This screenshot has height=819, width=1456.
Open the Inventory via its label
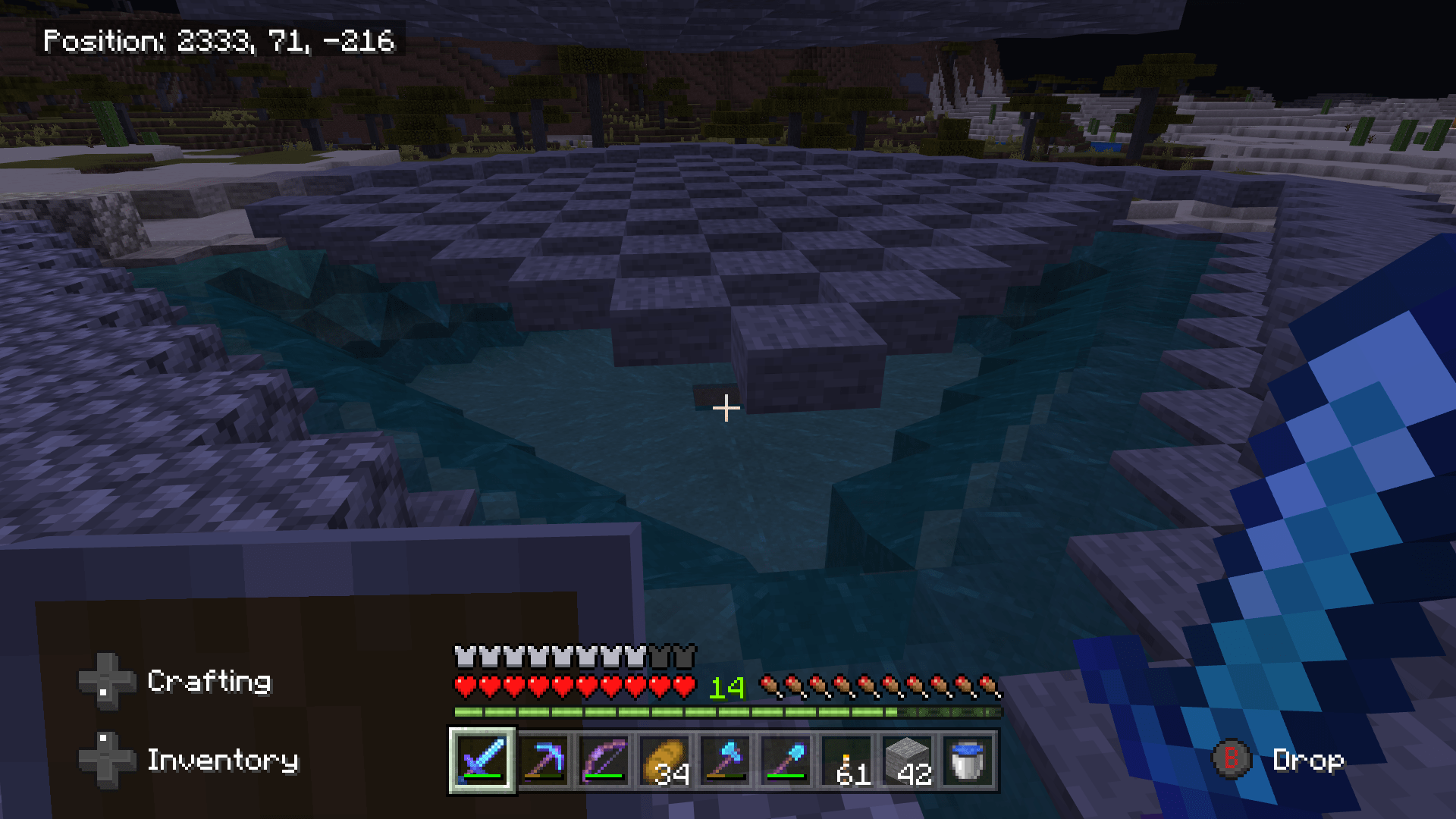pos(222,760)
